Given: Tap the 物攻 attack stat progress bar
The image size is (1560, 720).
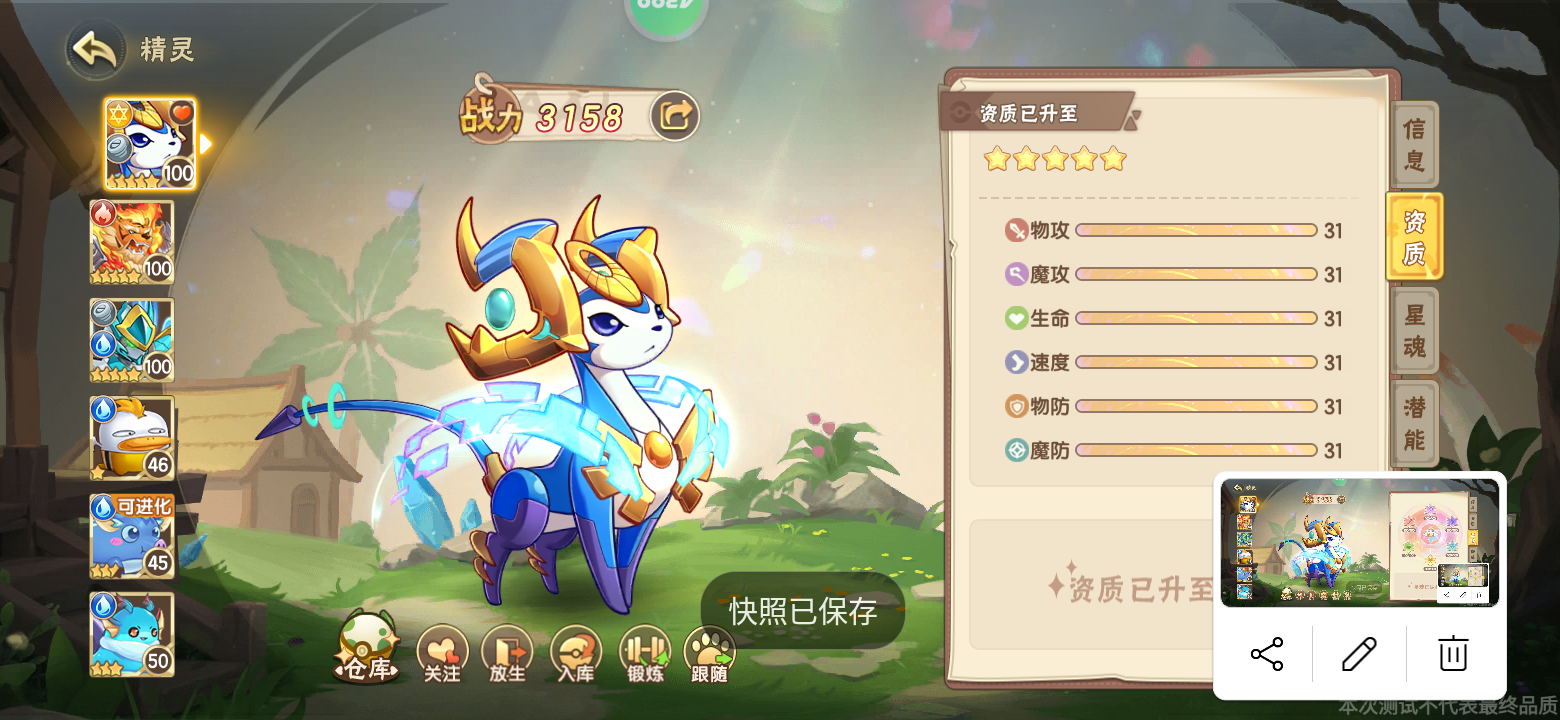Looking at the screenshot, I should (1195, 230).
